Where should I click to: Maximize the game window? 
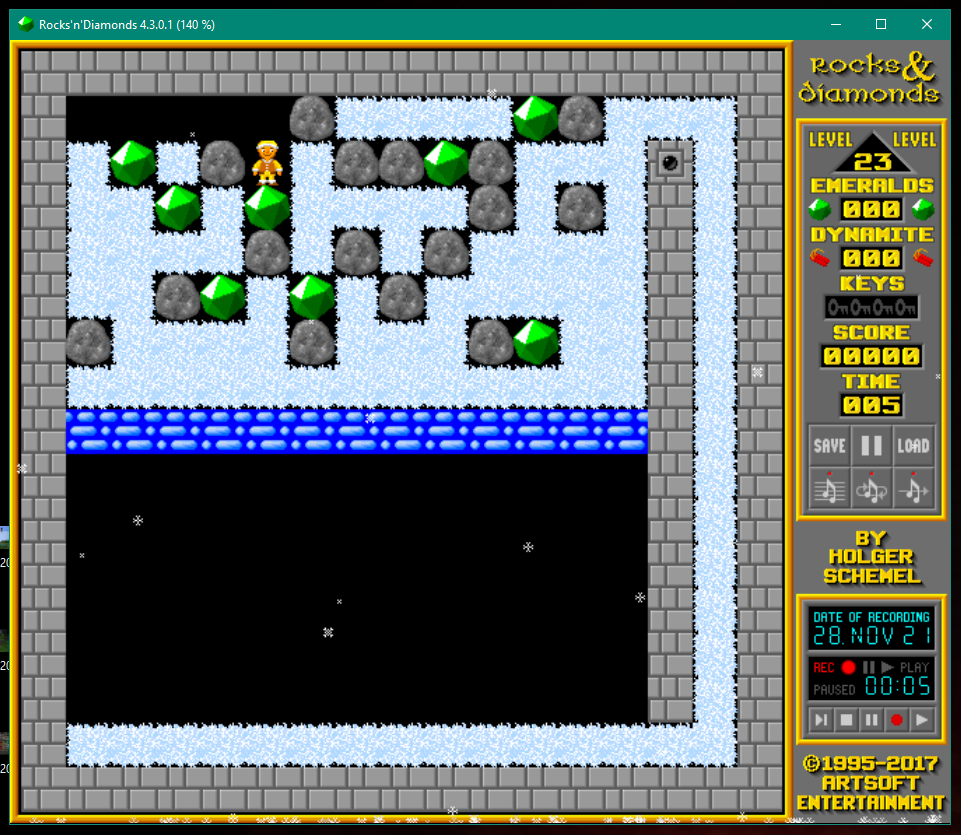click(x=881, y=24)
